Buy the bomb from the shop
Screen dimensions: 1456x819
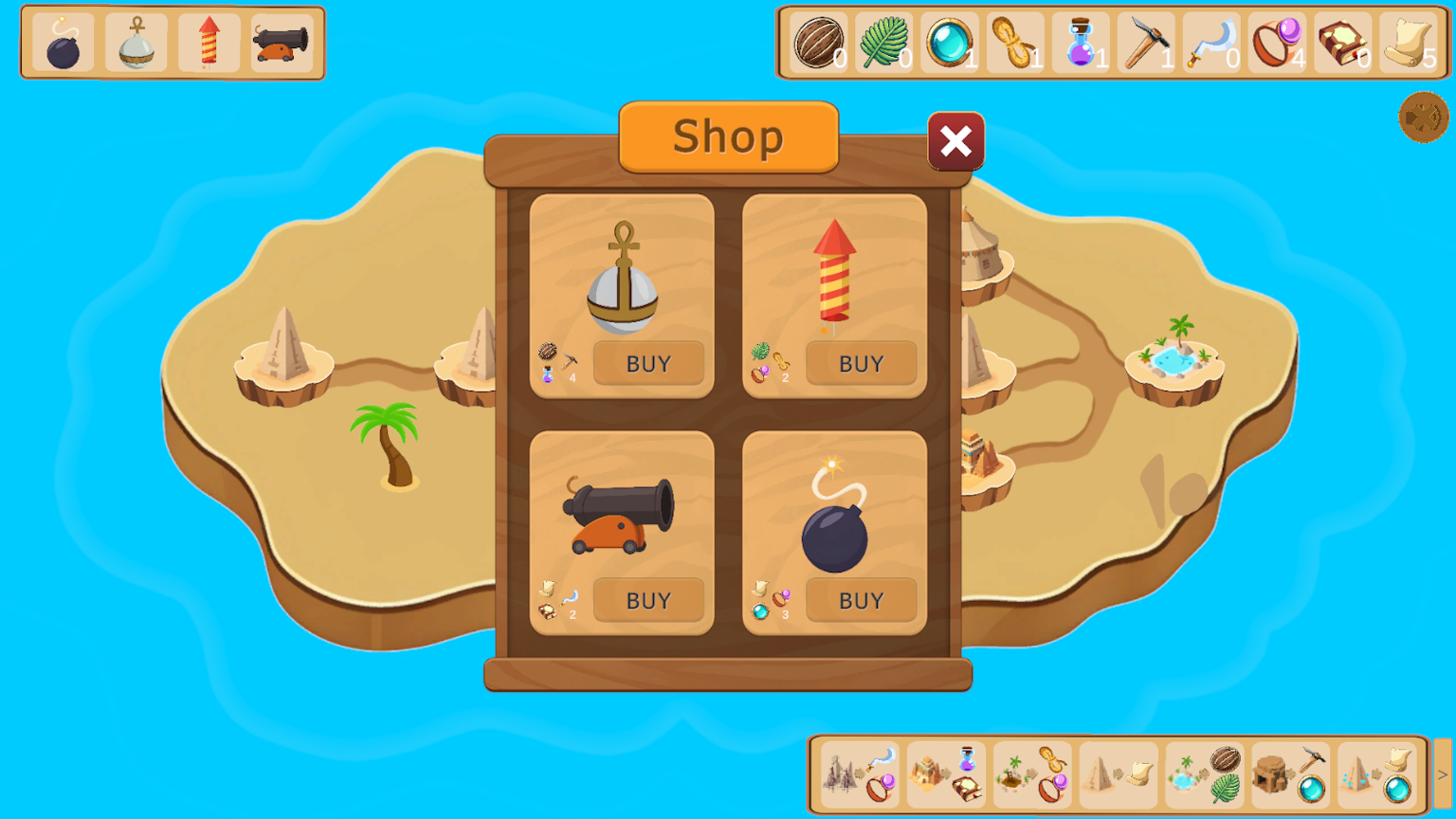click(x=861, y=600)
